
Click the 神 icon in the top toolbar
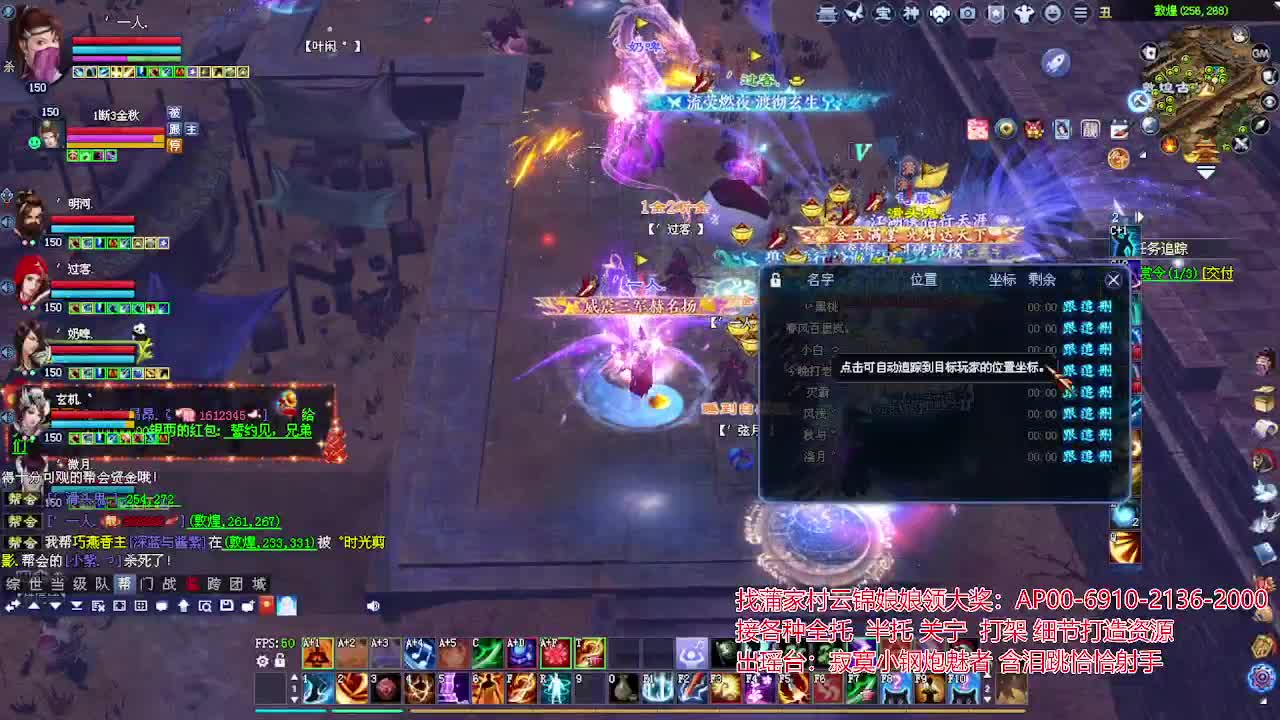click(911, 13)
